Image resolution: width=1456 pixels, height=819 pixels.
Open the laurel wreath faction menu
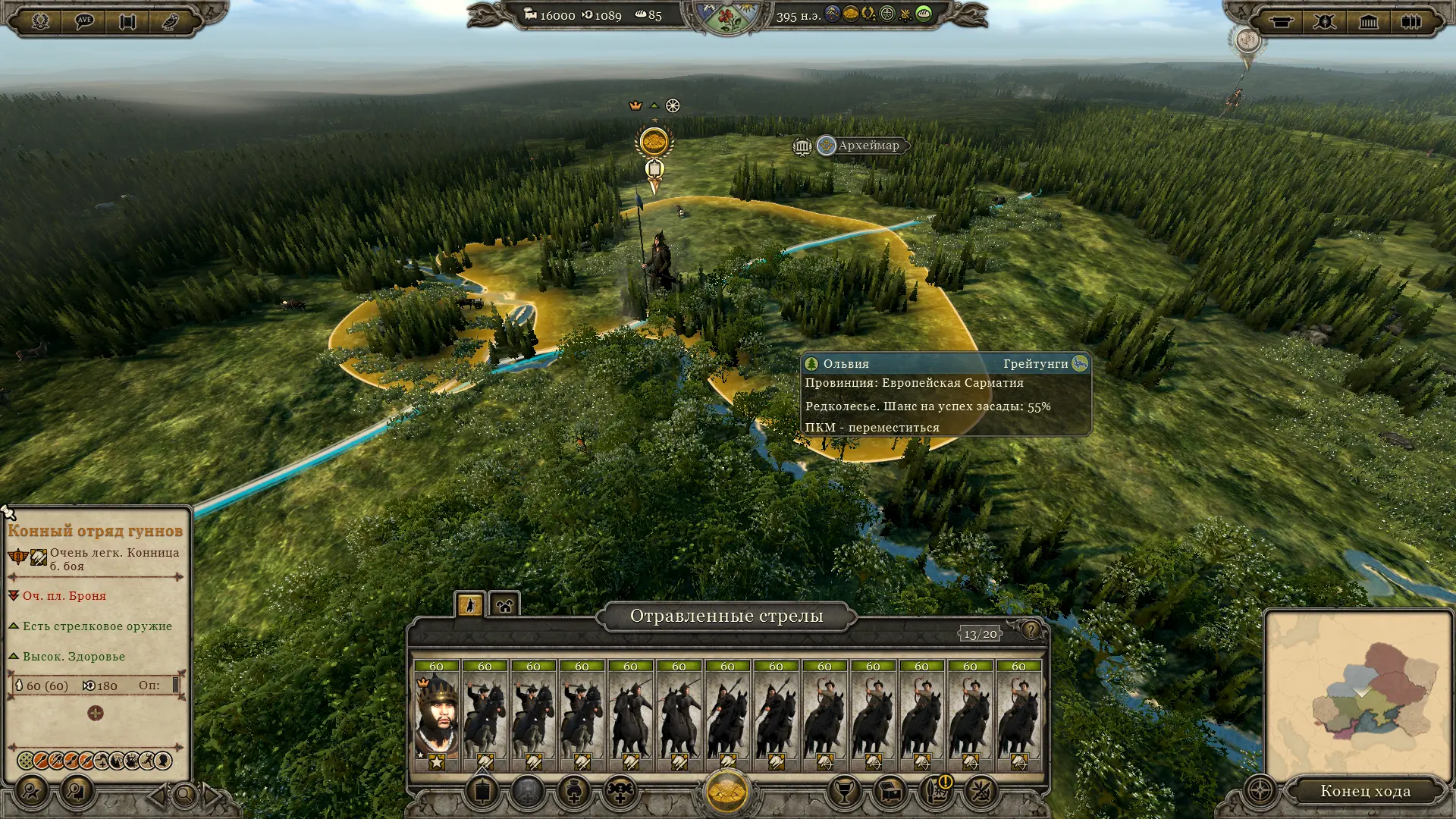[40, 20]
